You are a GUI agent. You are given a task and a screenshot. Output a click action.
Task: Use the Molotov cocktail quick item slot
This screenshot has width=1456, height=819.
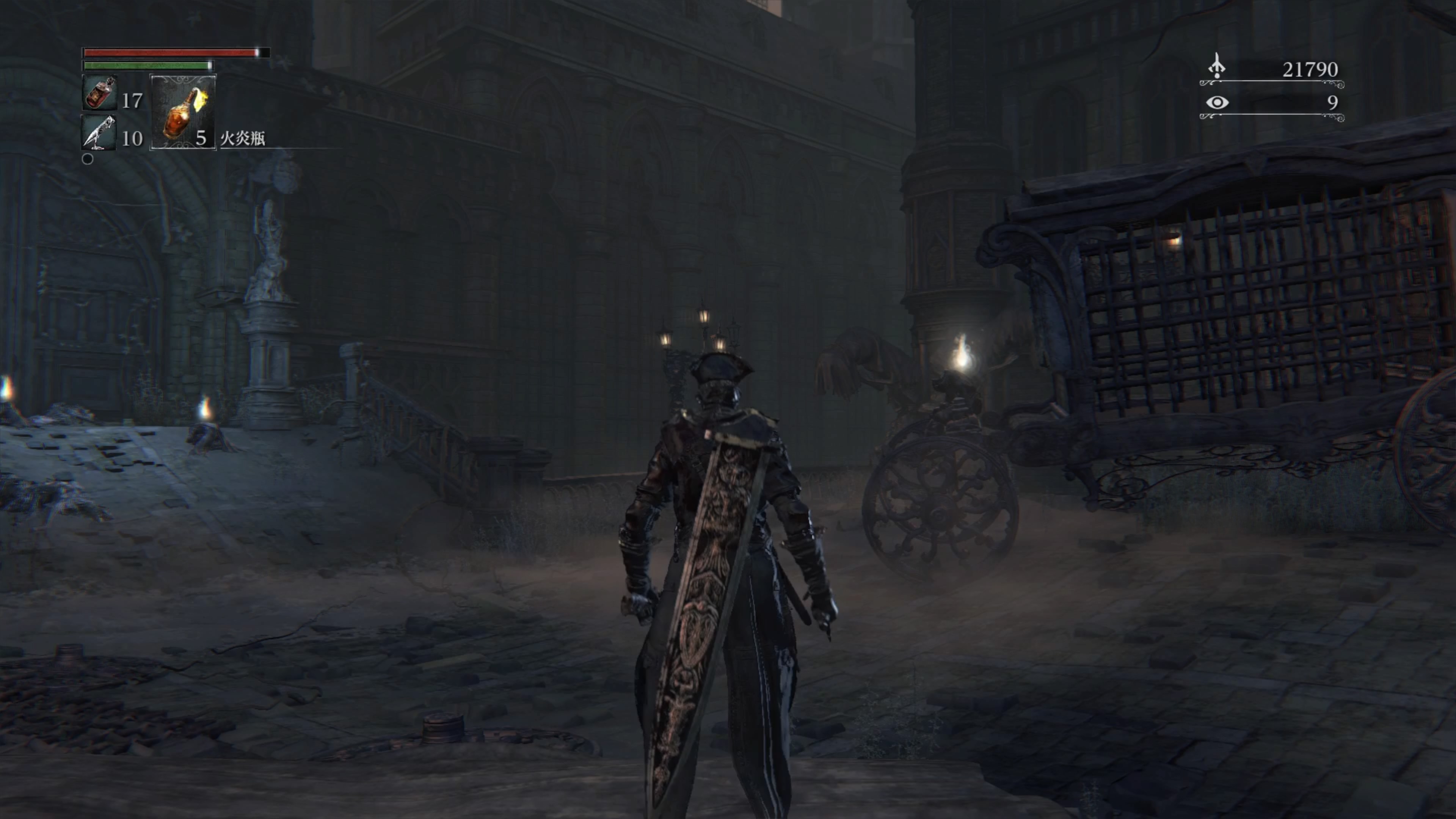coord(182,113)
